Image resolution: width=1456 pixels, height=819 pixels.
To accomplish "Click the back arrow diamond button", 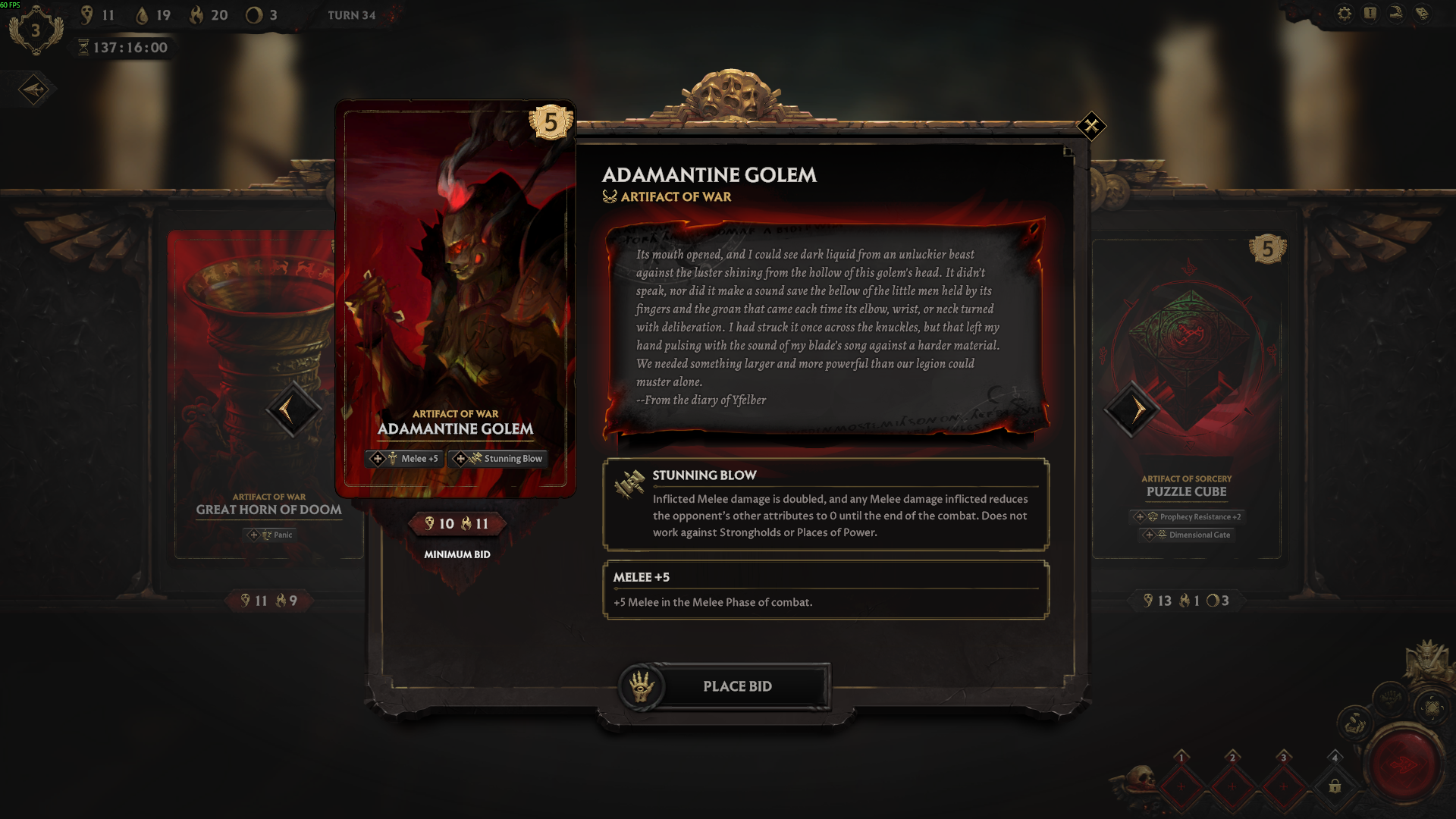I will [x=34, y=90].
